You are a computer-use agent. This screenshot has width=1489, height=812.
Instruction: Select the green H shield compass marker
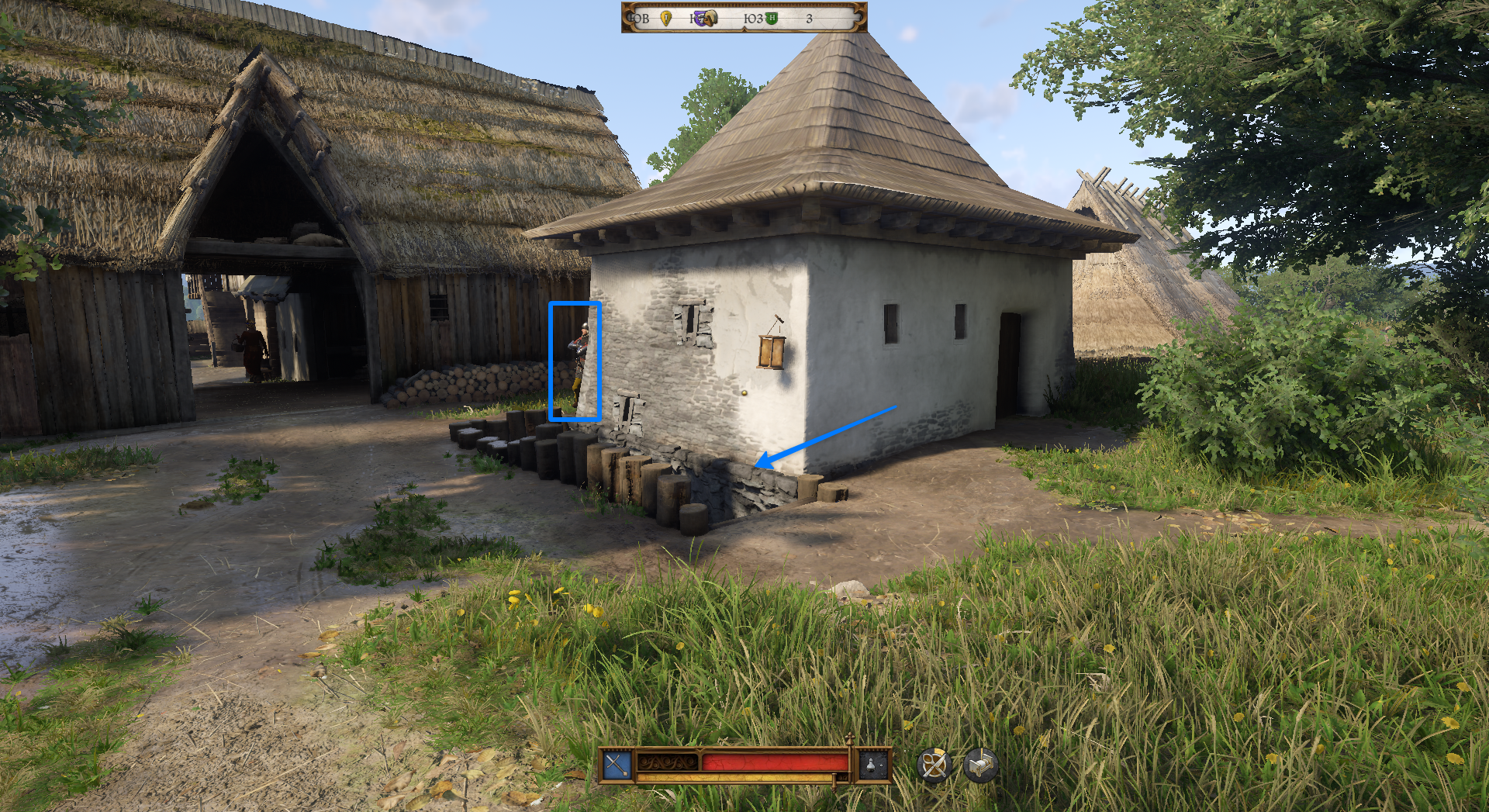(x=772, y=18)
